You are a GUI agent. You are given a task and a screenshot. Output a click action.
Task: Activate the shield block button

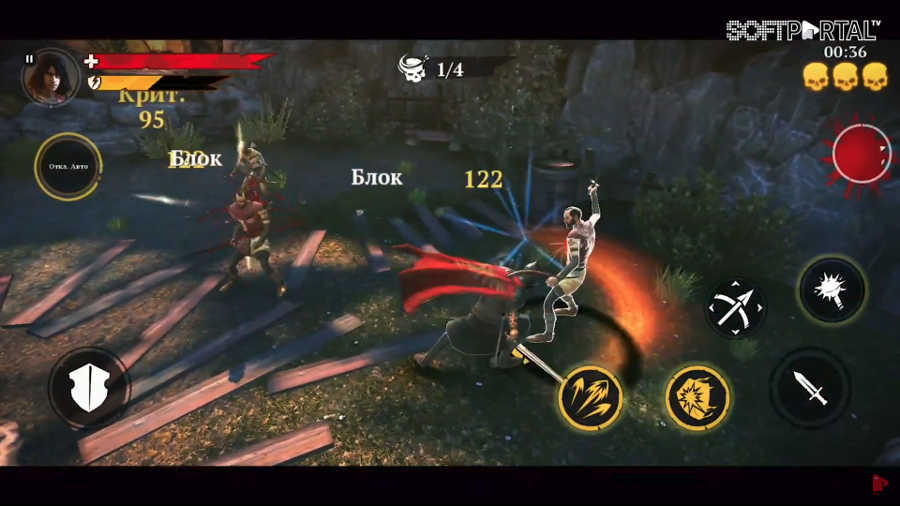coord(88,387)
